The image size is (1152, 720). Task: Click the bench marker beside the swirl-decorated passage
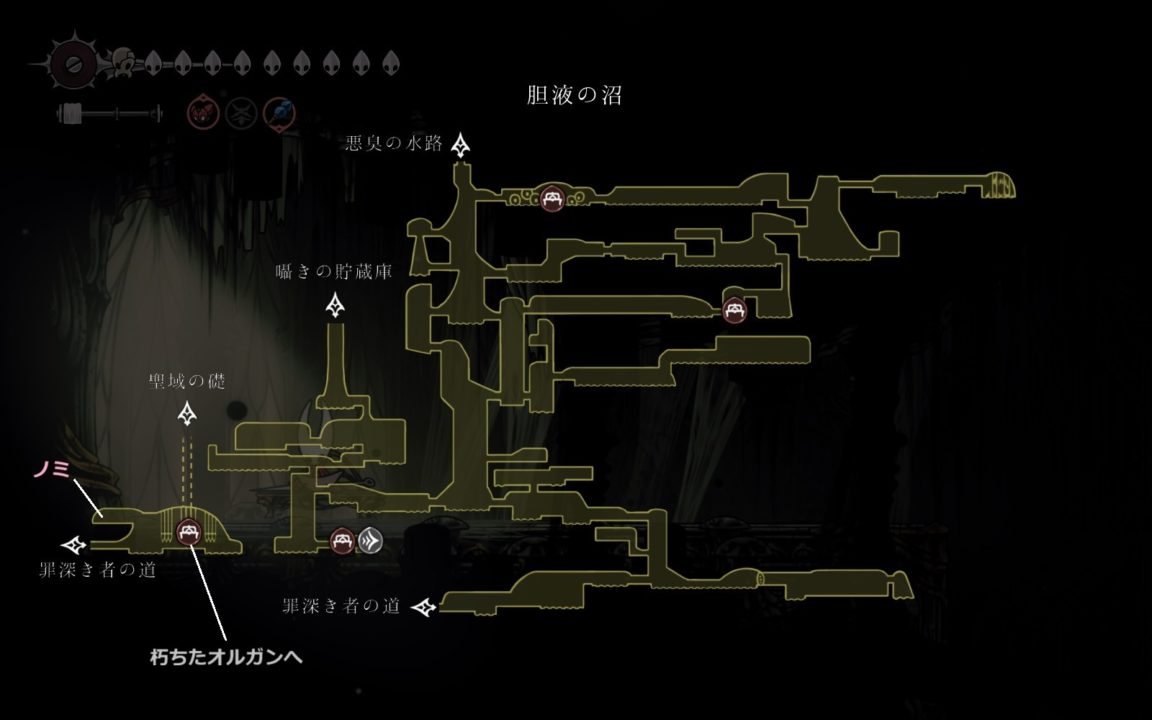550,199
